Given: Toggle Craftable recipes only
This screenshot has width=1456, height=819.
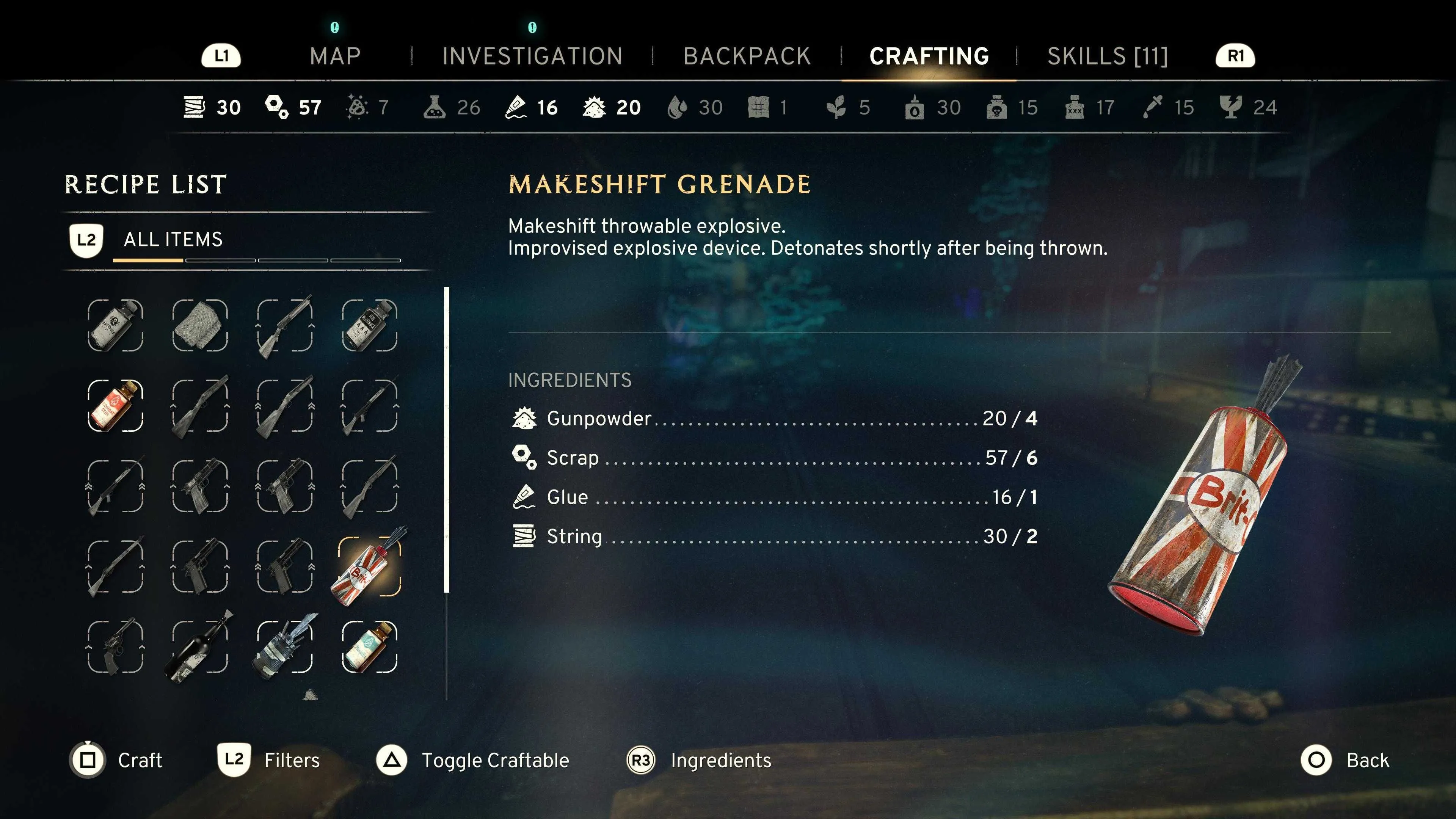Looking at the screenshot, I should click(472, 760).
